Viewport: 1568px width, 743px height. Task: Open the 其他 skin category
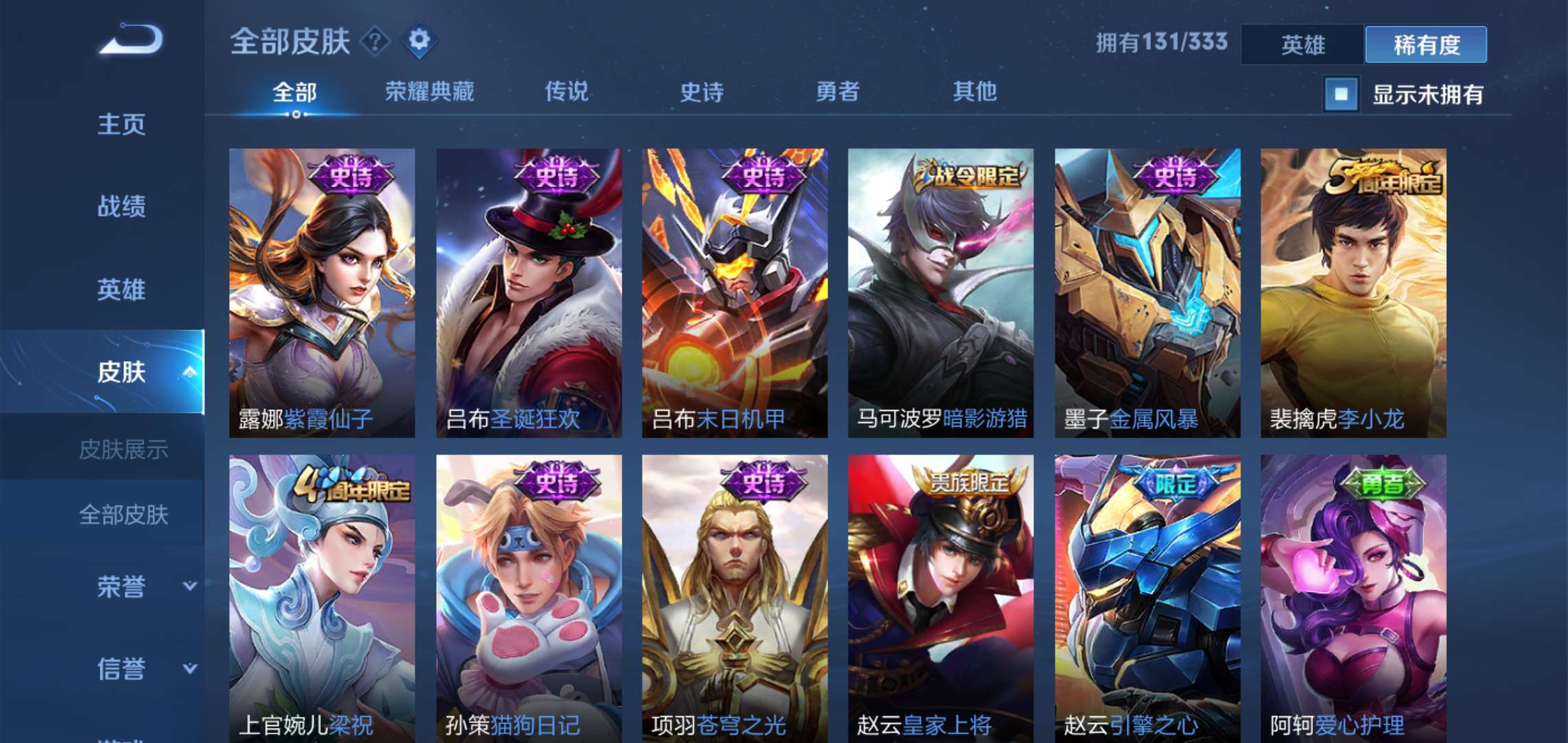[x=975, y=91]
